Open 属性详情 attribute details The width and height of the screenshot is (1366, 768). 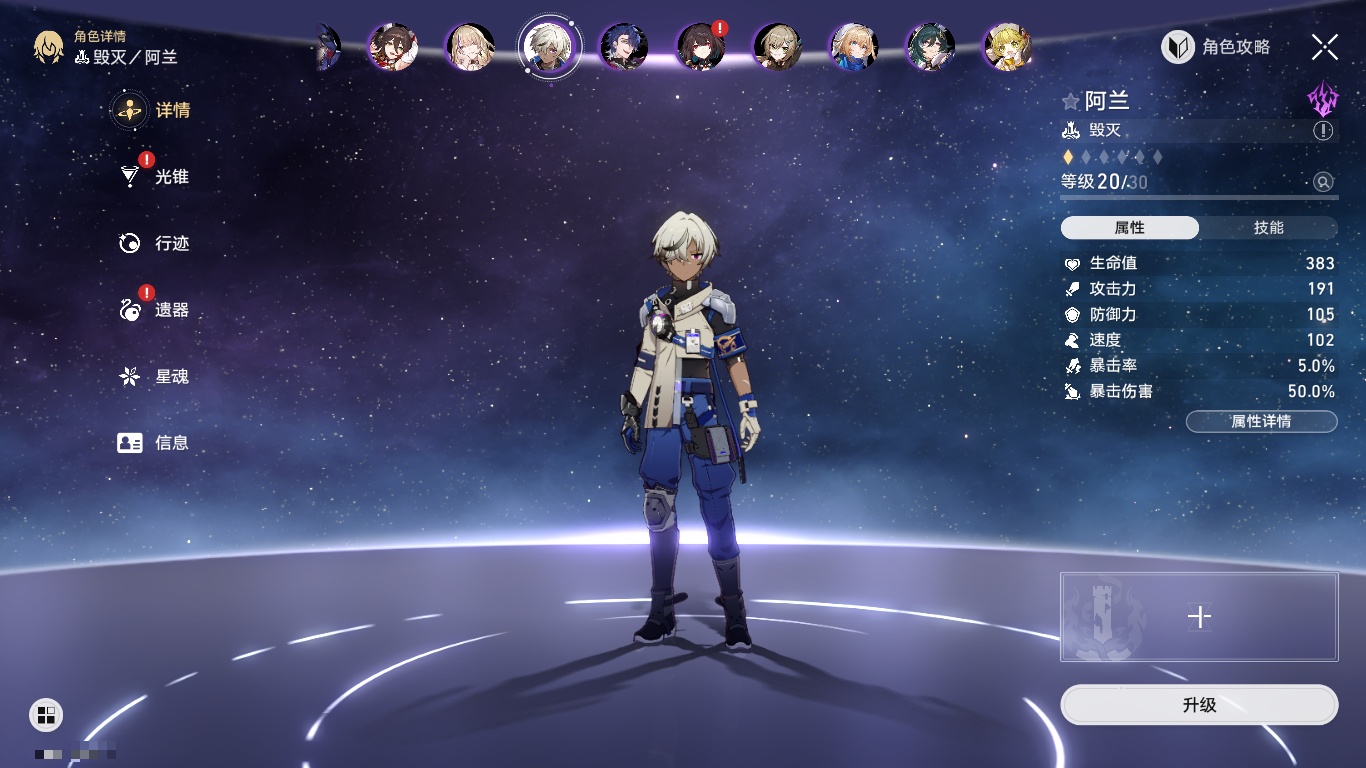(1261, 422)
